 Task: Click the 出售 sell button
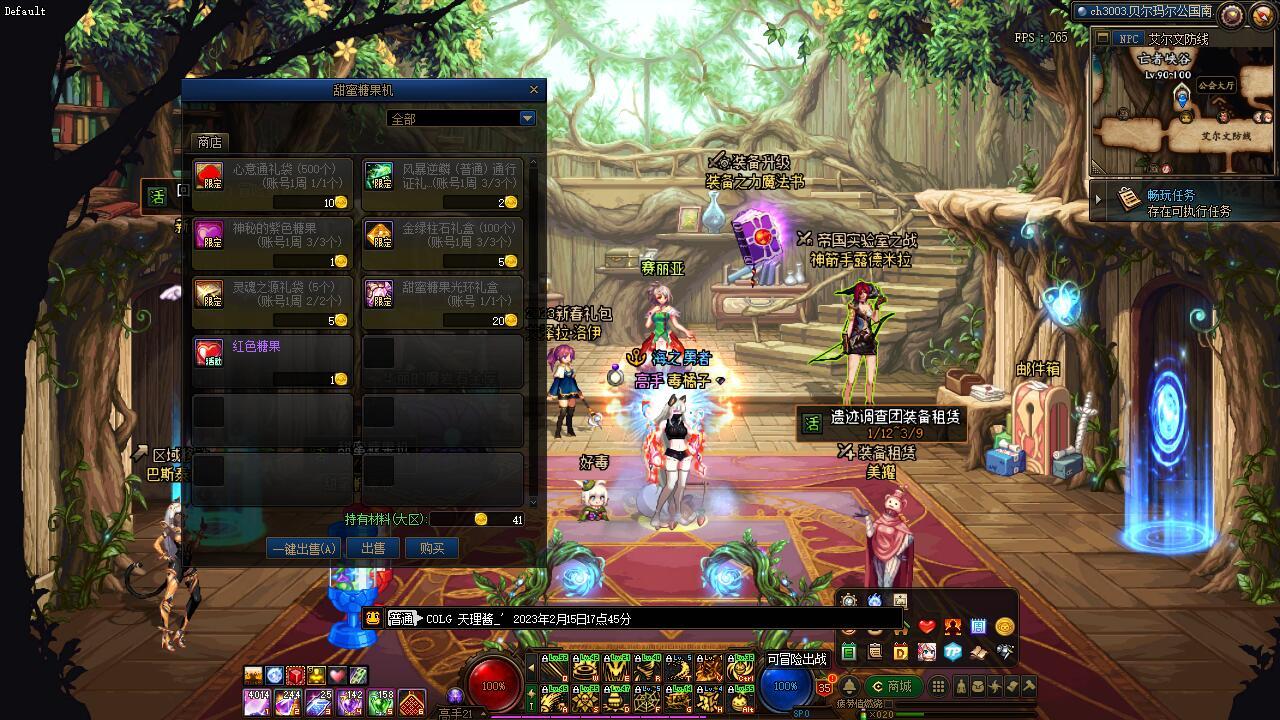click(x=373, y=548)
